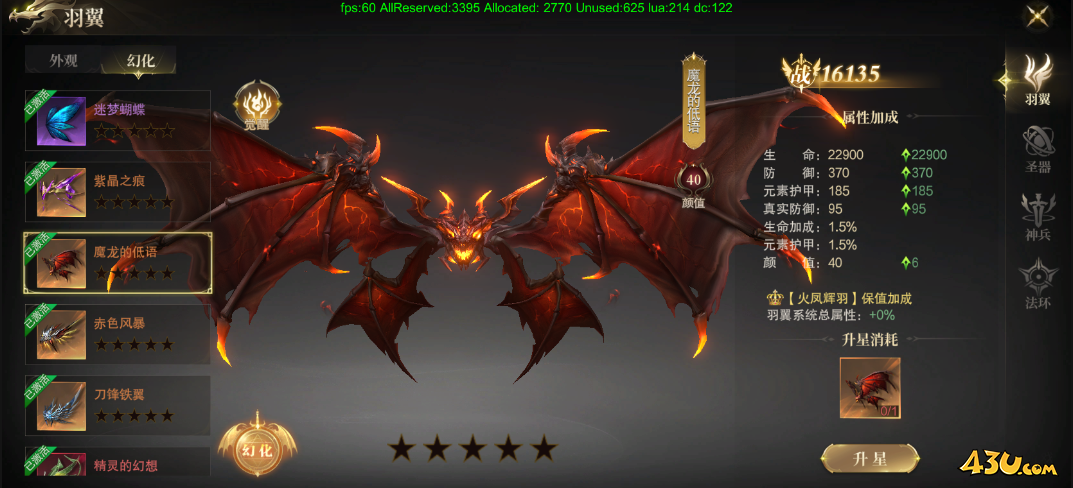Open the 圣器 side menu
The image size is (1073, 488).
(x=1038, y=148)
